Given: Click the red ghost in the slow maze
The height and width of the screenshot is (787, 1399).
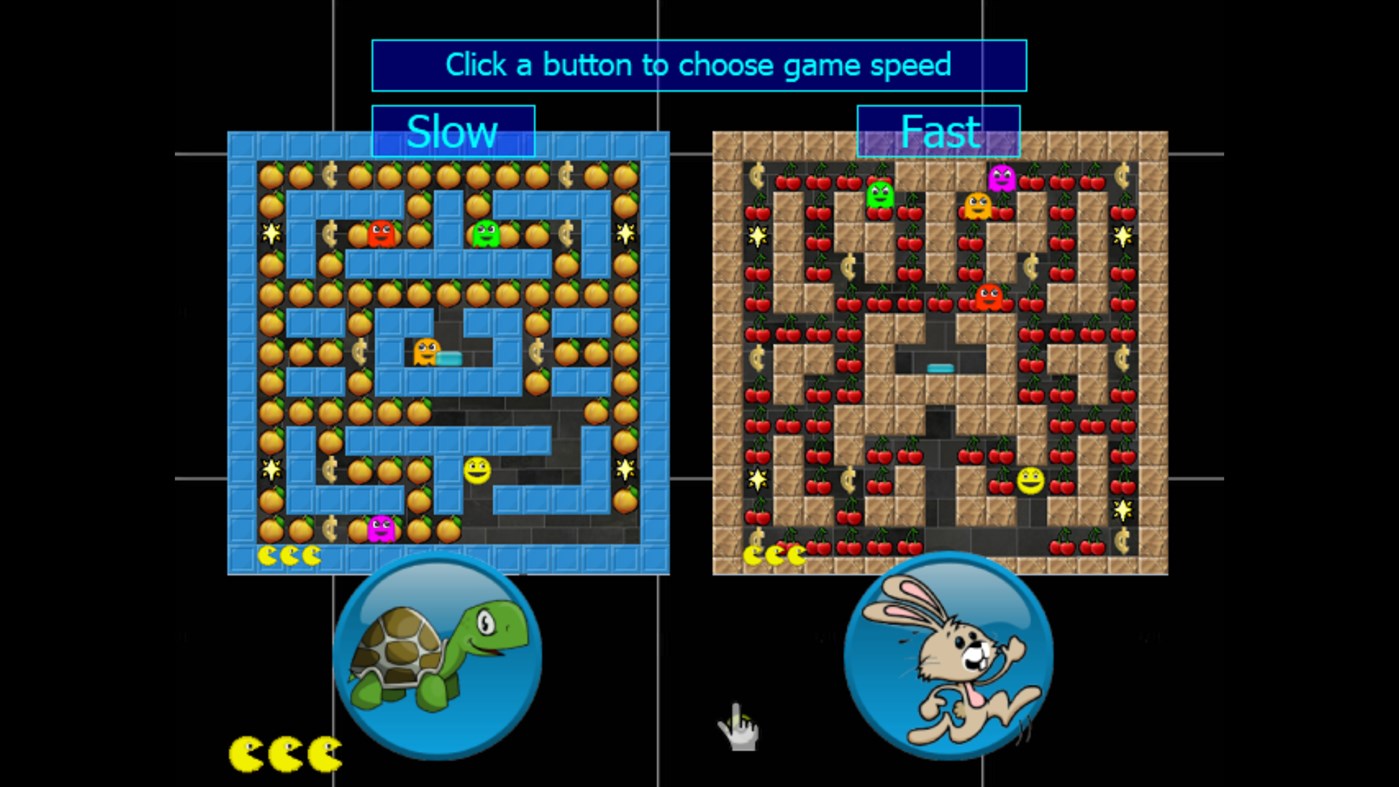Looking at the screenshot, I should tap(383, 233).
